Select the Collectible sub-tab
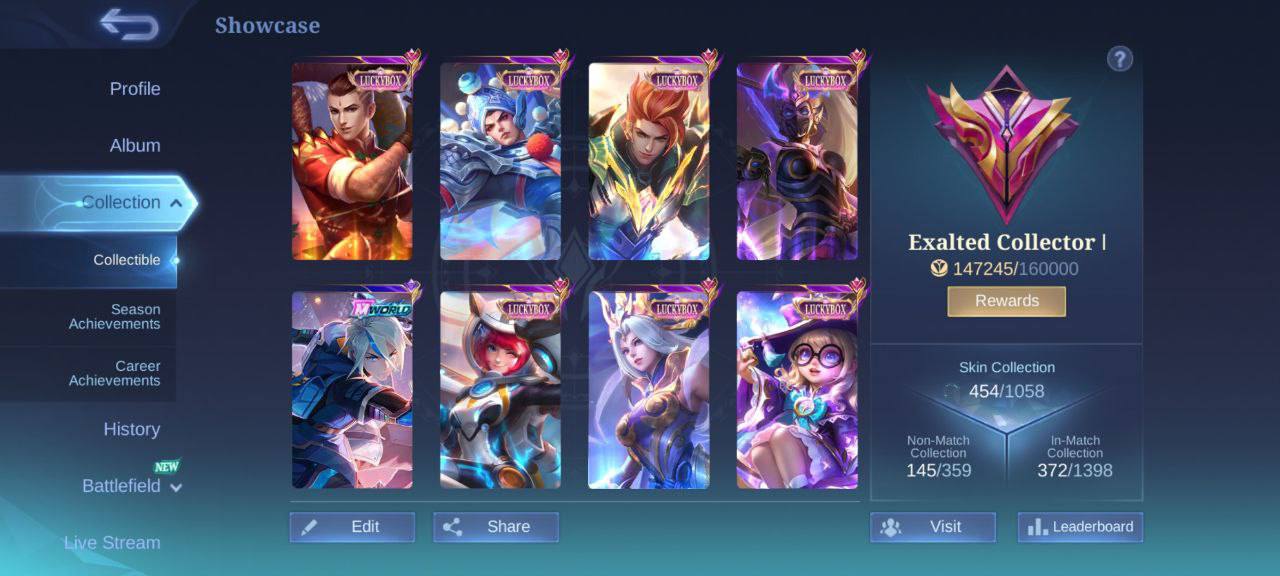Viewport: 1280px width, 576px height. point(126,260)
